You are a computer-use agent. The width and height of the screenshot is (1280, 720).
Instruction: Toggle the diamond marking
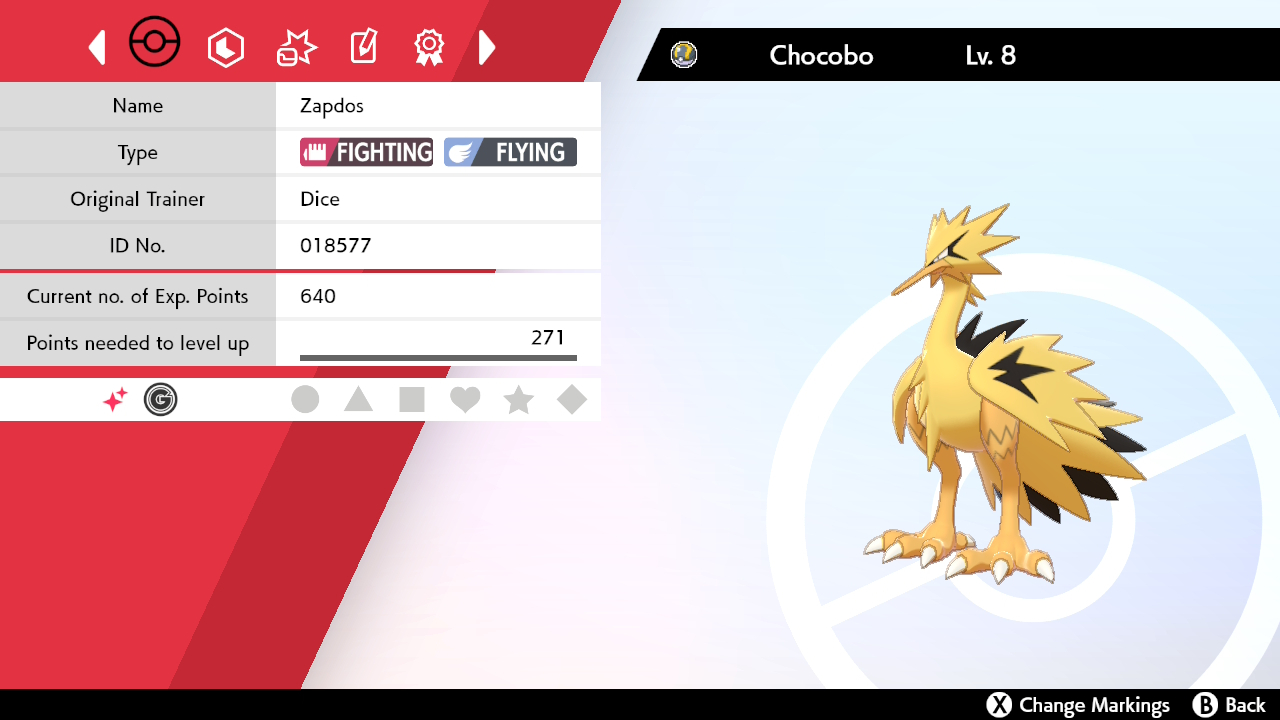pyautogui.click(x=572, y=400)
